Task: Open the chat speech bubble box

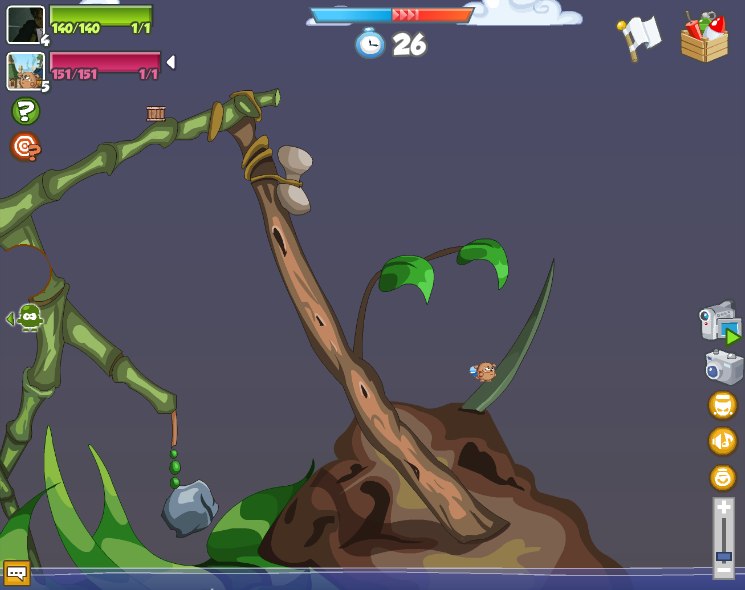Action: (x=17, y=572)
